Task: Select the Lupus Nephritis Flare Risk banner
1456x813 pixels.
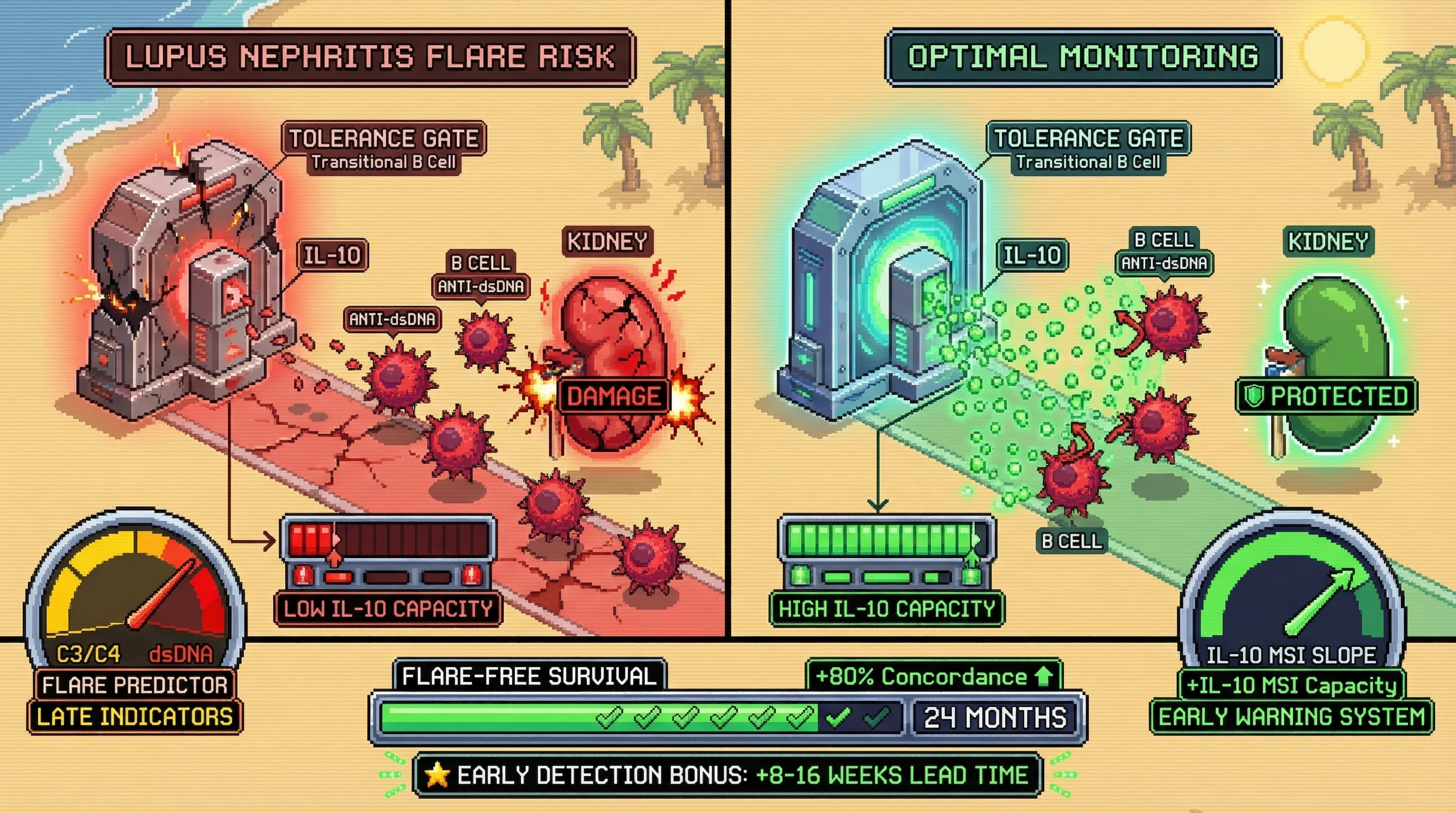Action: (370, 57)
